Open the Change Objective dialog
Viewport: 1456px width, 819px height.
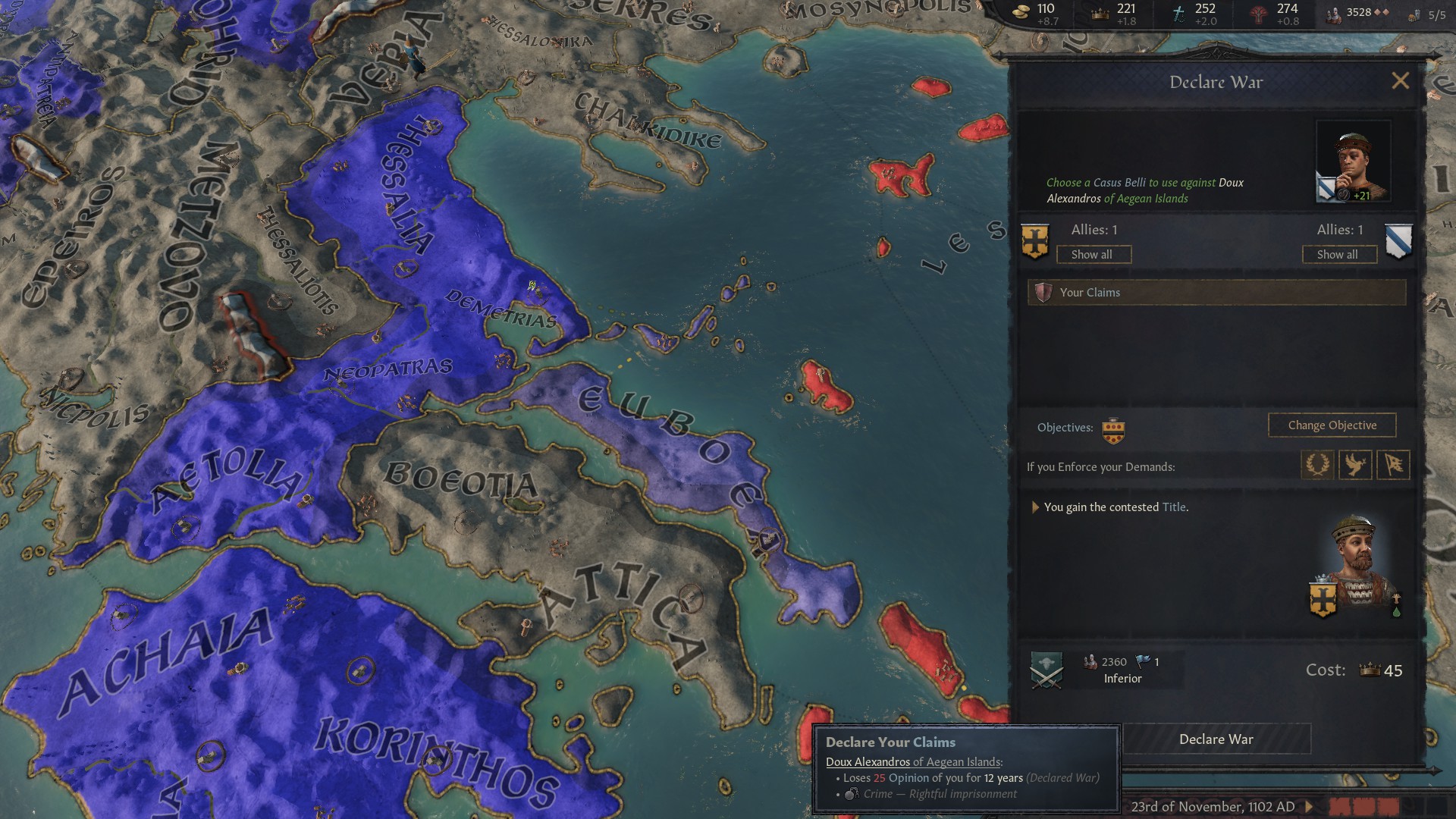[1332, 425]
